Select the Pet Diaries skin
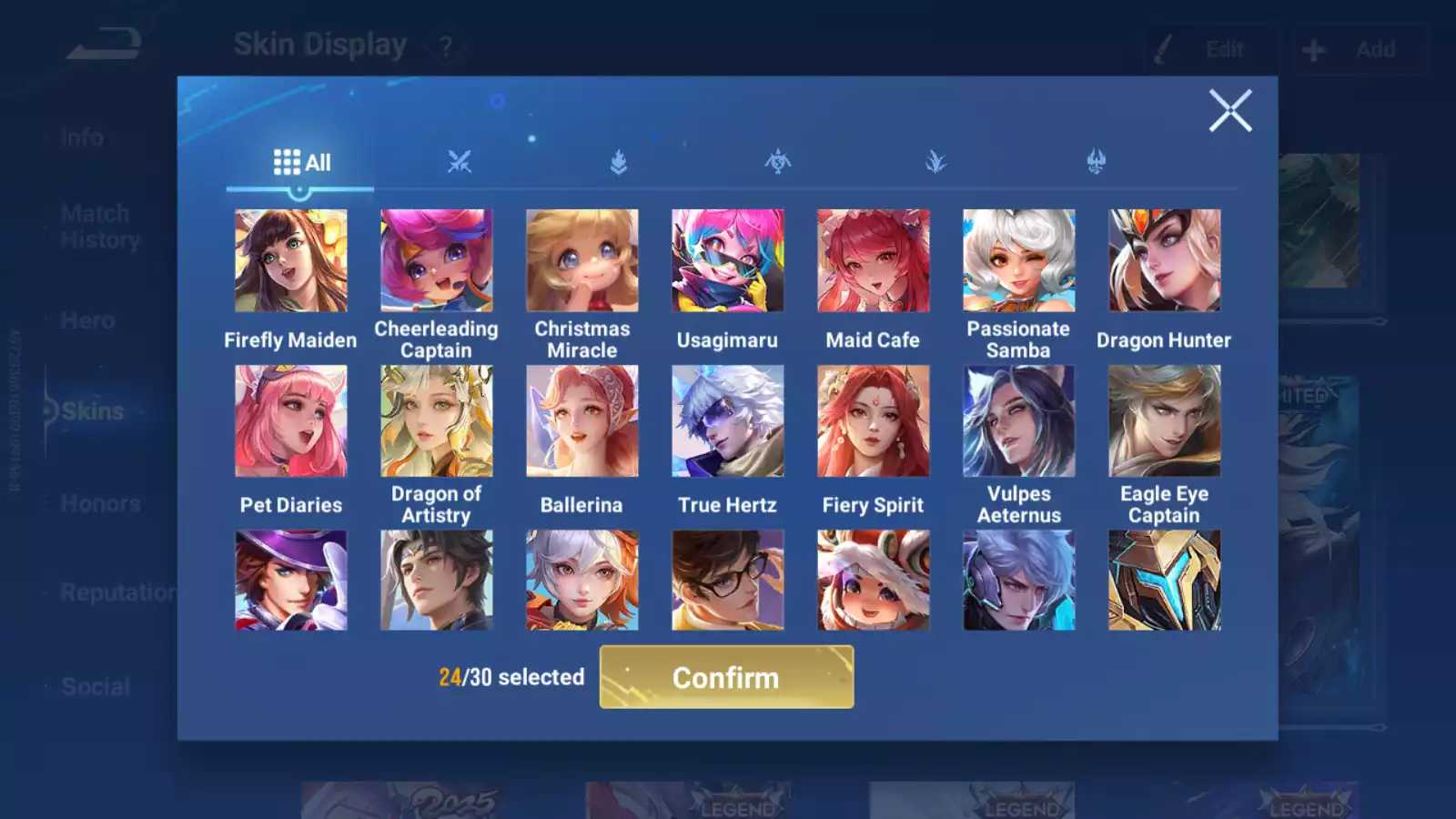Image resolution: width=1456 pixels, height=819 pixels. [x=291, y=421]
